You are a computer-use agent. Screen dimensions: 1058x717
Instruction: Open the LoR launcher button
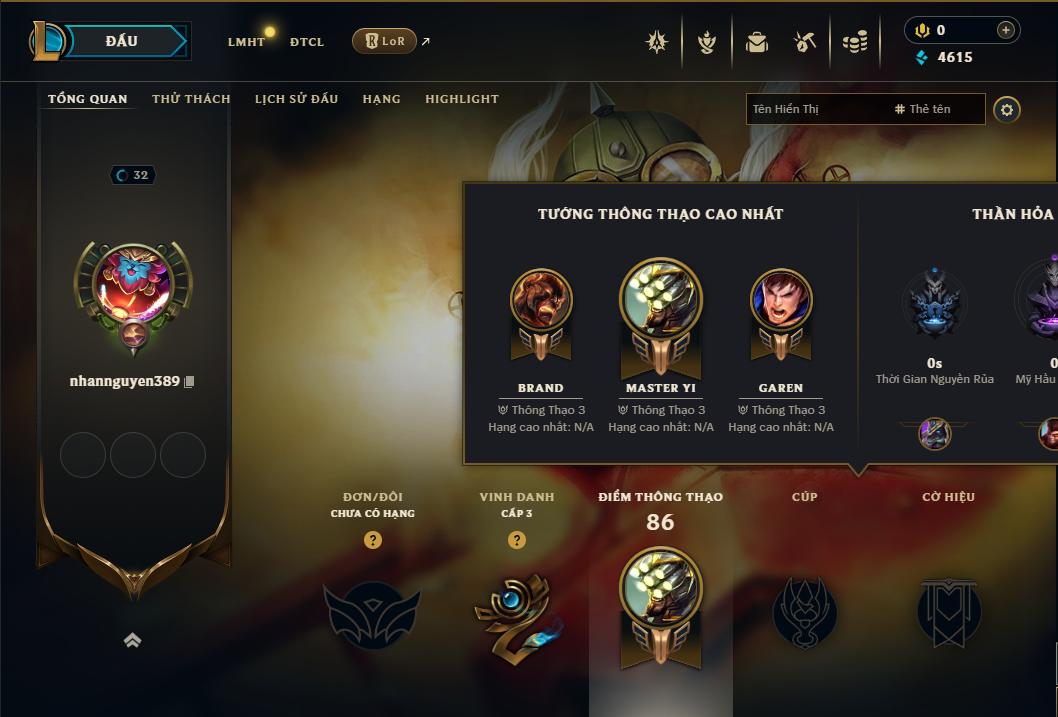tap(384, 41)
